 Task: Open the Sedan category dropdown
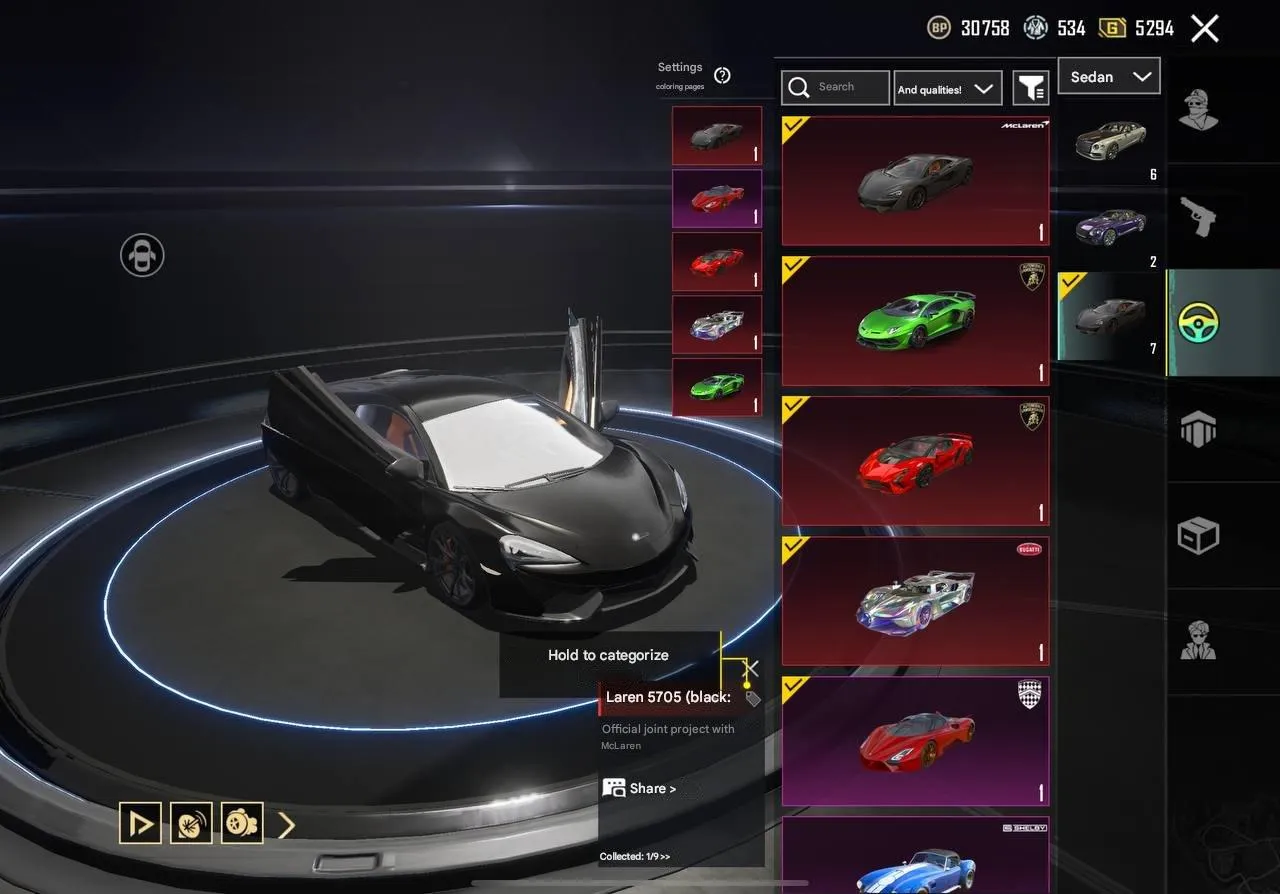point(1108,76)
